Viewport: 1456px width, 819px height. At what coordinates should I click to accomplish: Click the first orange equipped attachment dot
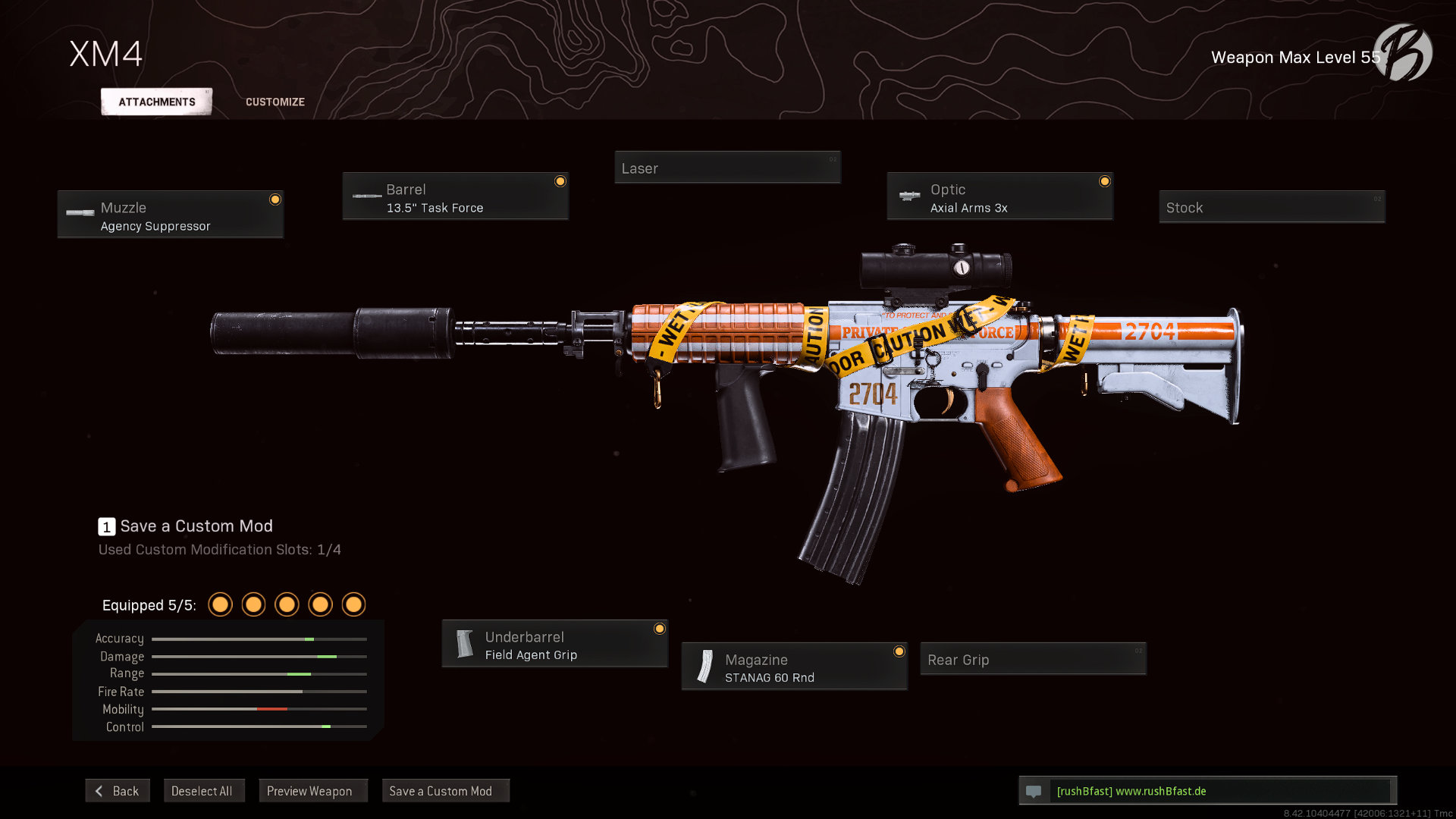(220, 604)
